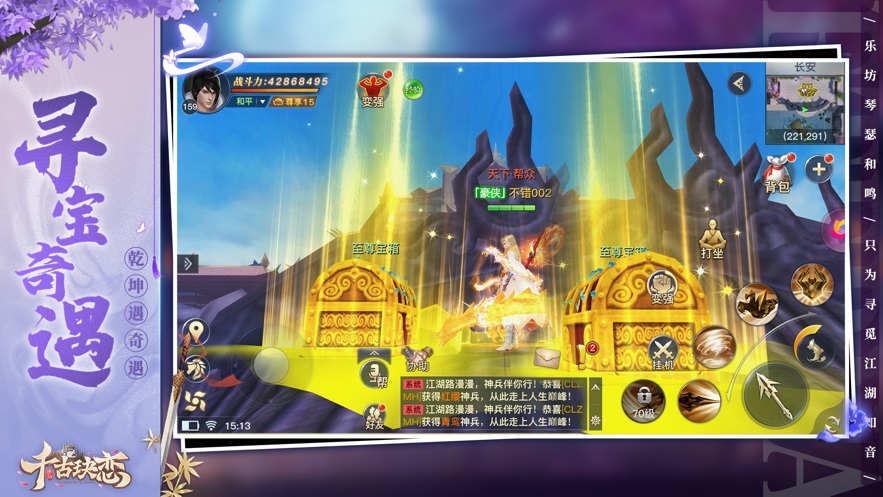Screen dimensions: 883x497
Task: Open the mail envelope icon
Action: [547, 358]
